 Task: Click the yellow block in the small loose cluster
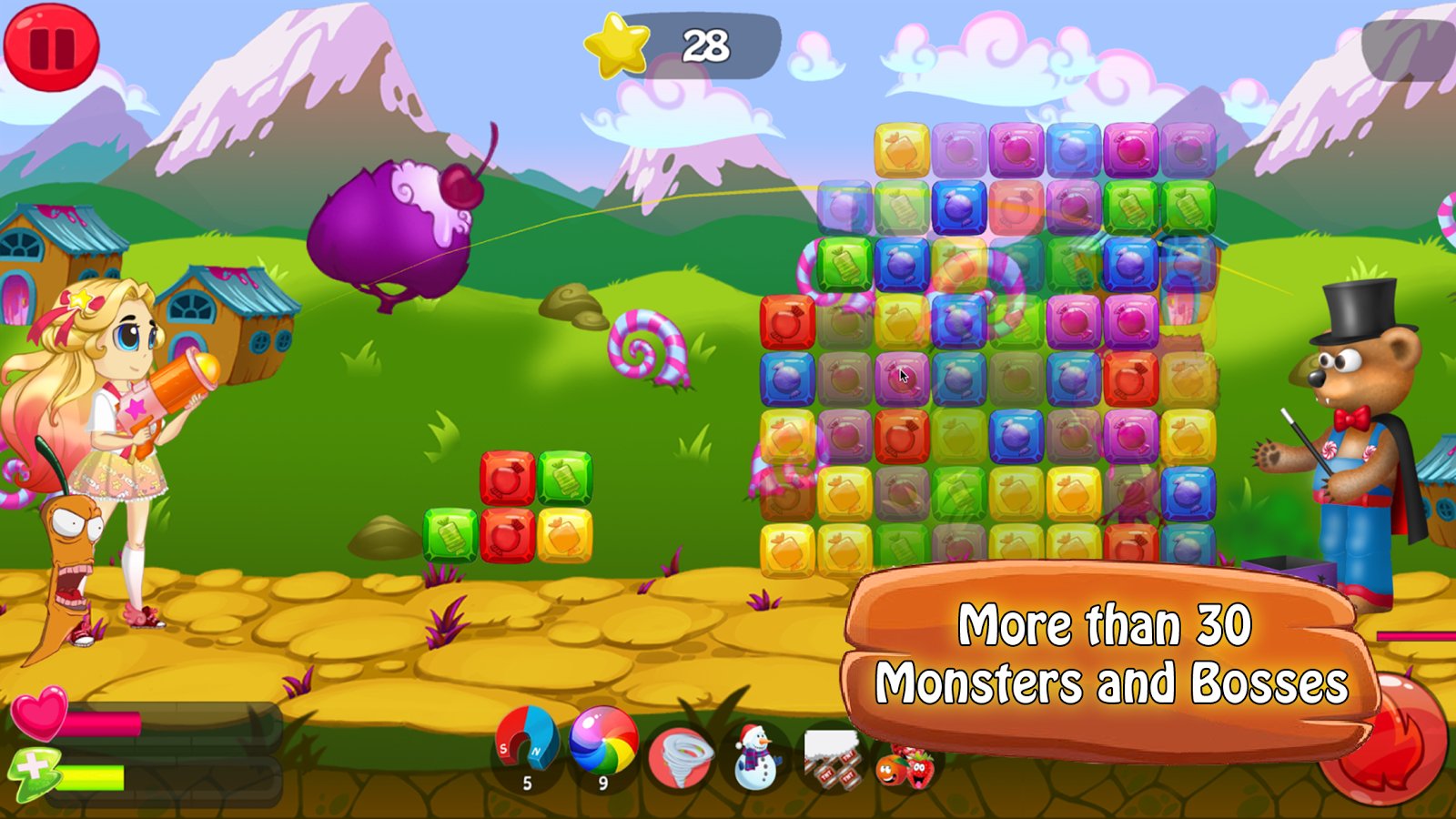(564, 535)
